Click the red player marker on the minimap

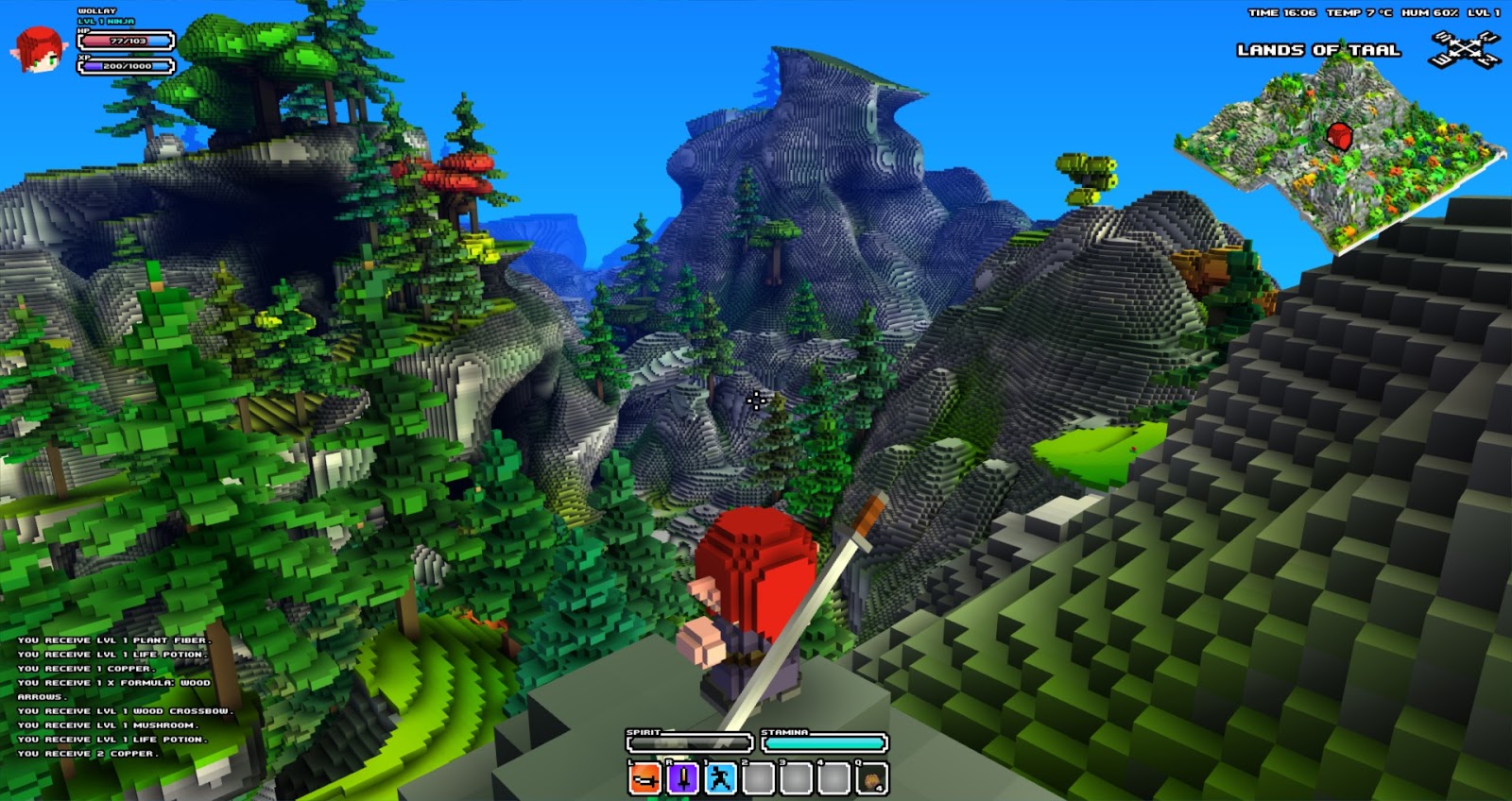point(1339,136)
